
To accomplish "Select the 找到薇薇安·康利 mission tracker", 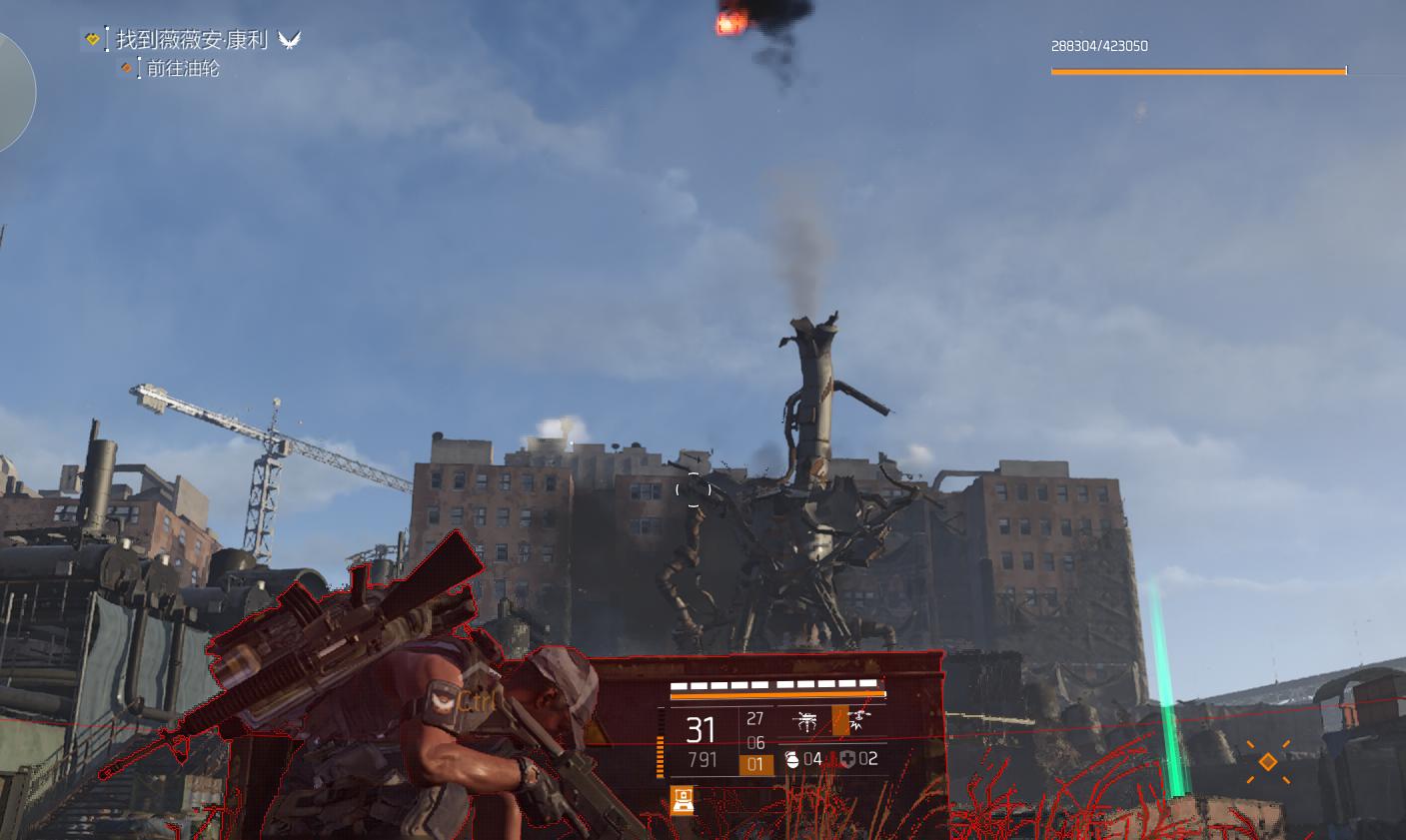I will 192,40.
